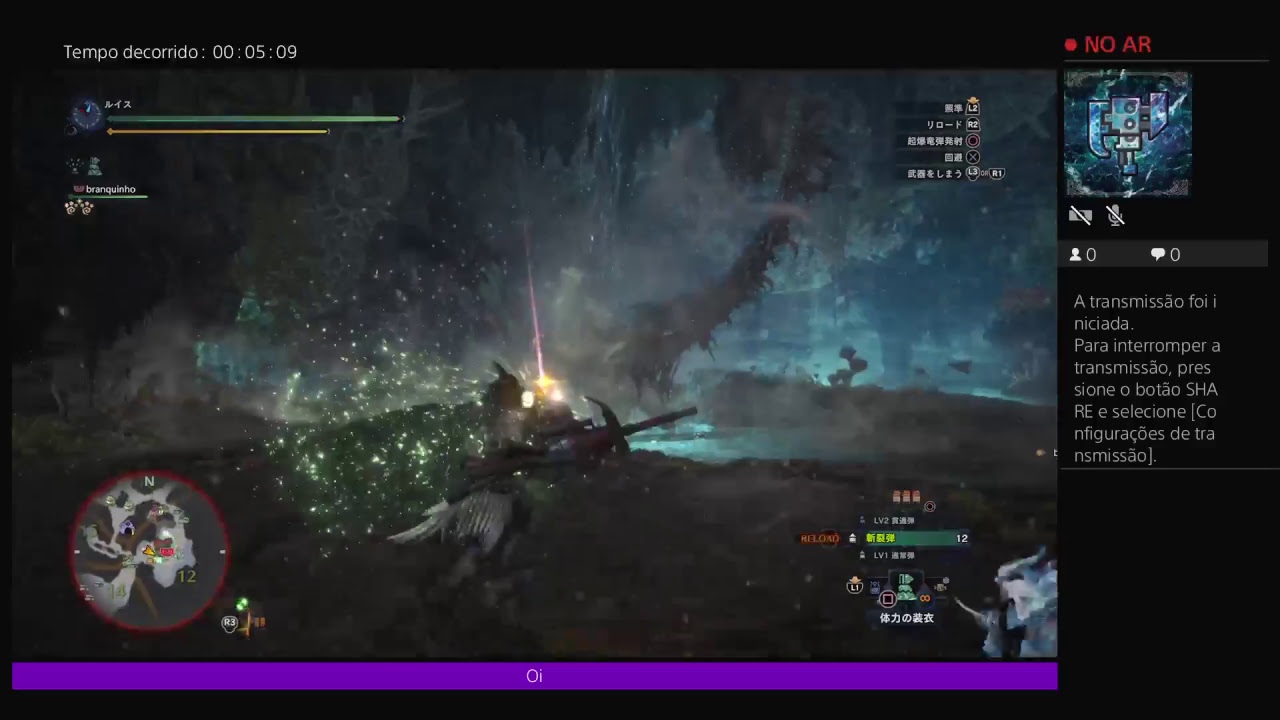Click the comments speech bubble icon
Screen dimensions: 1280x720
coord(1156,254)
